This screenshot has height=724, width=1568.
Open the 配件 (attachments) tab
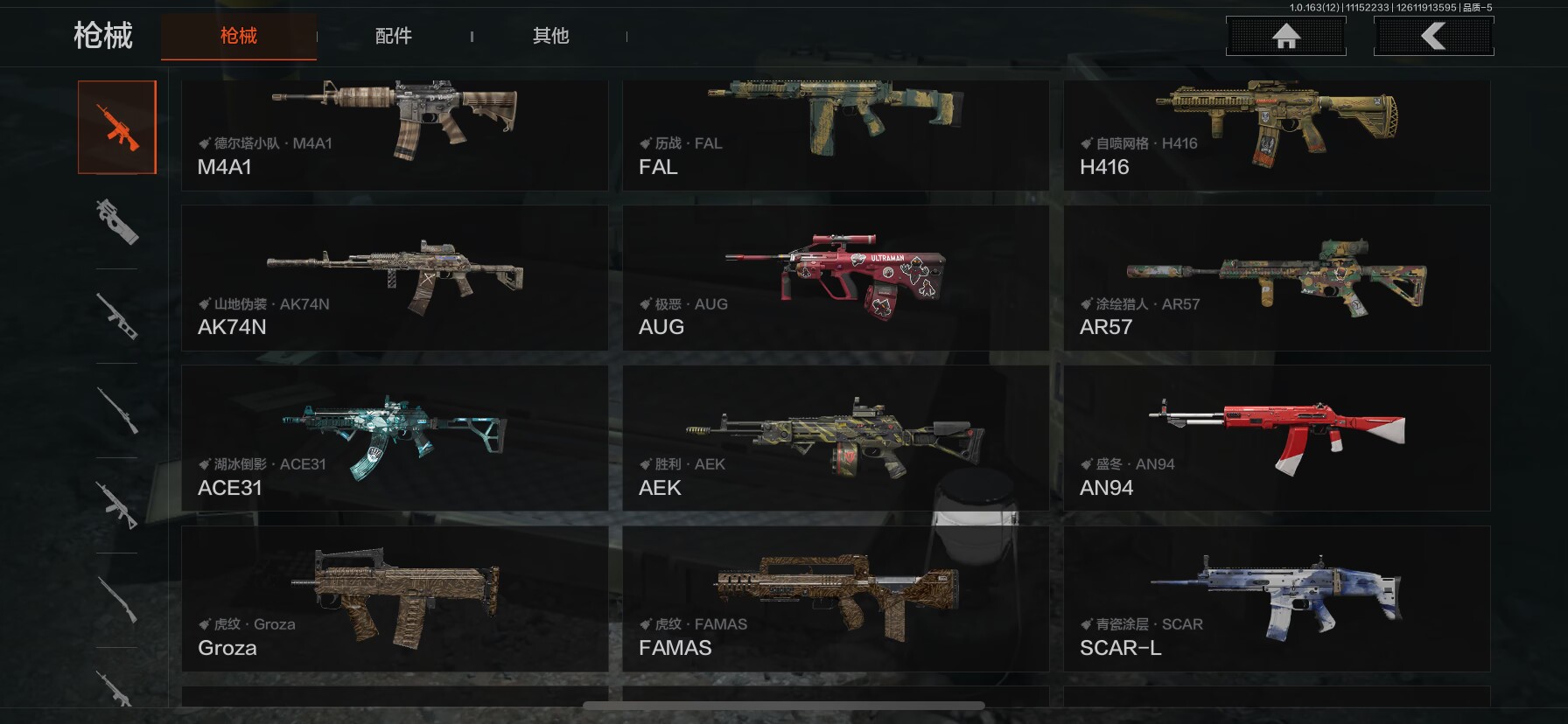click(x=393, y=36)
